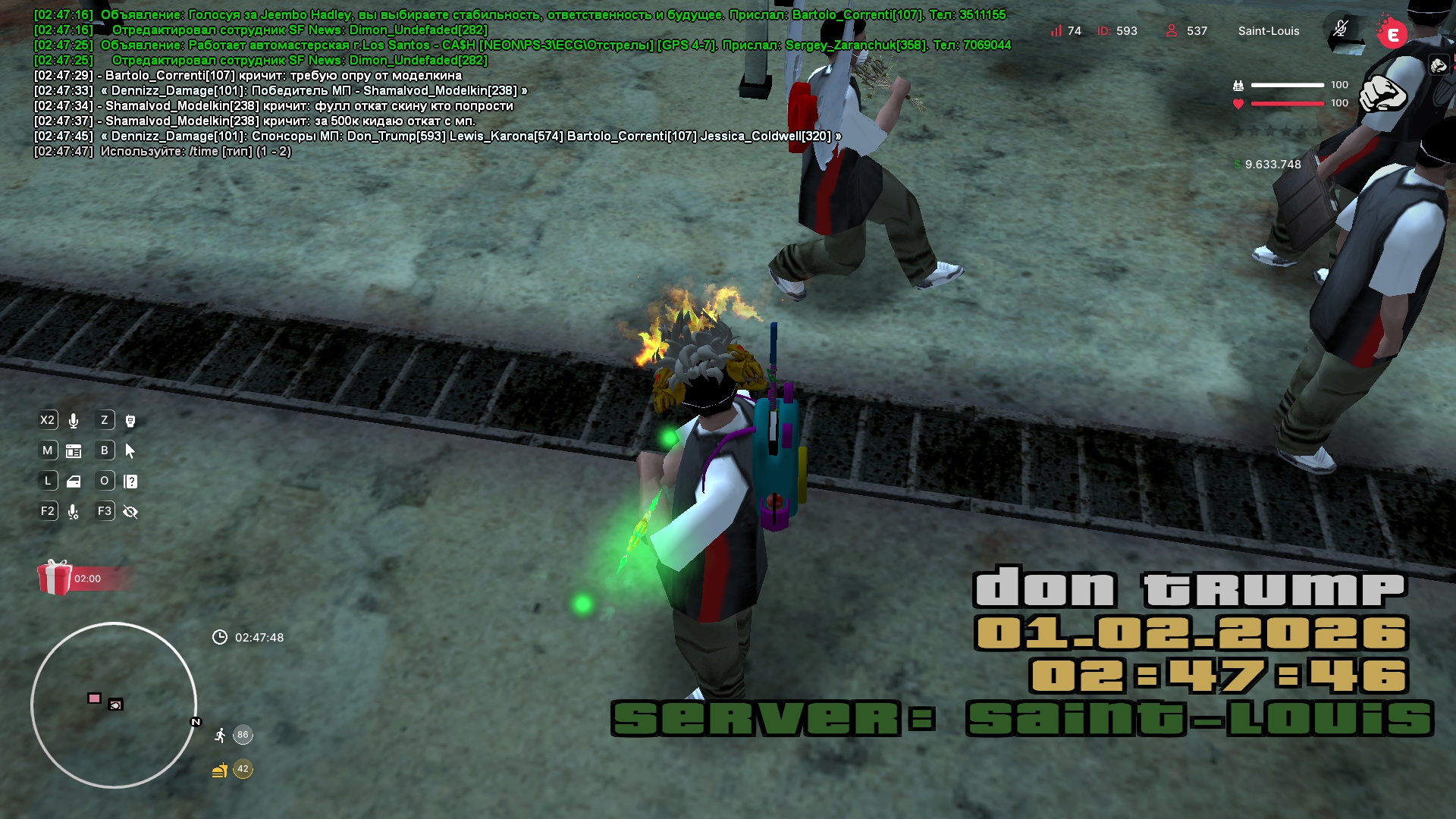Open the small fist weapon slot

(1439, 66)
